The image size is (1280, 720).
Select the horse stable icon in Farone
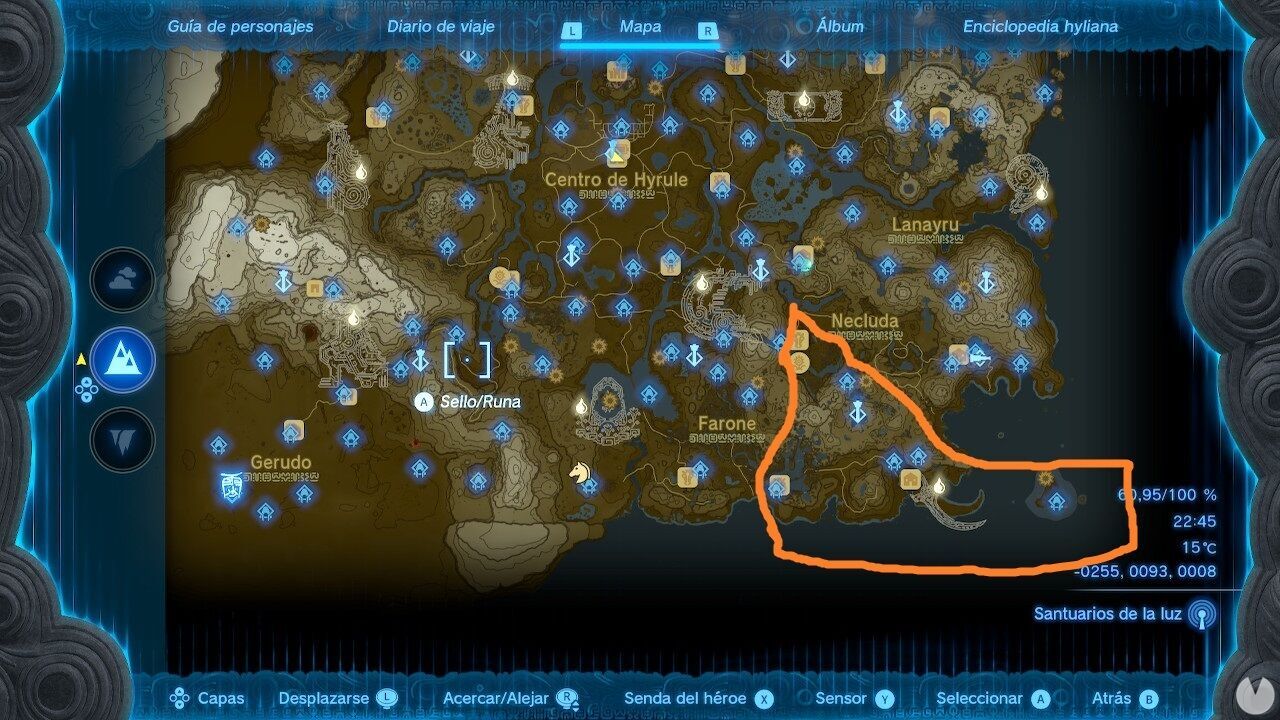[580, 475]
